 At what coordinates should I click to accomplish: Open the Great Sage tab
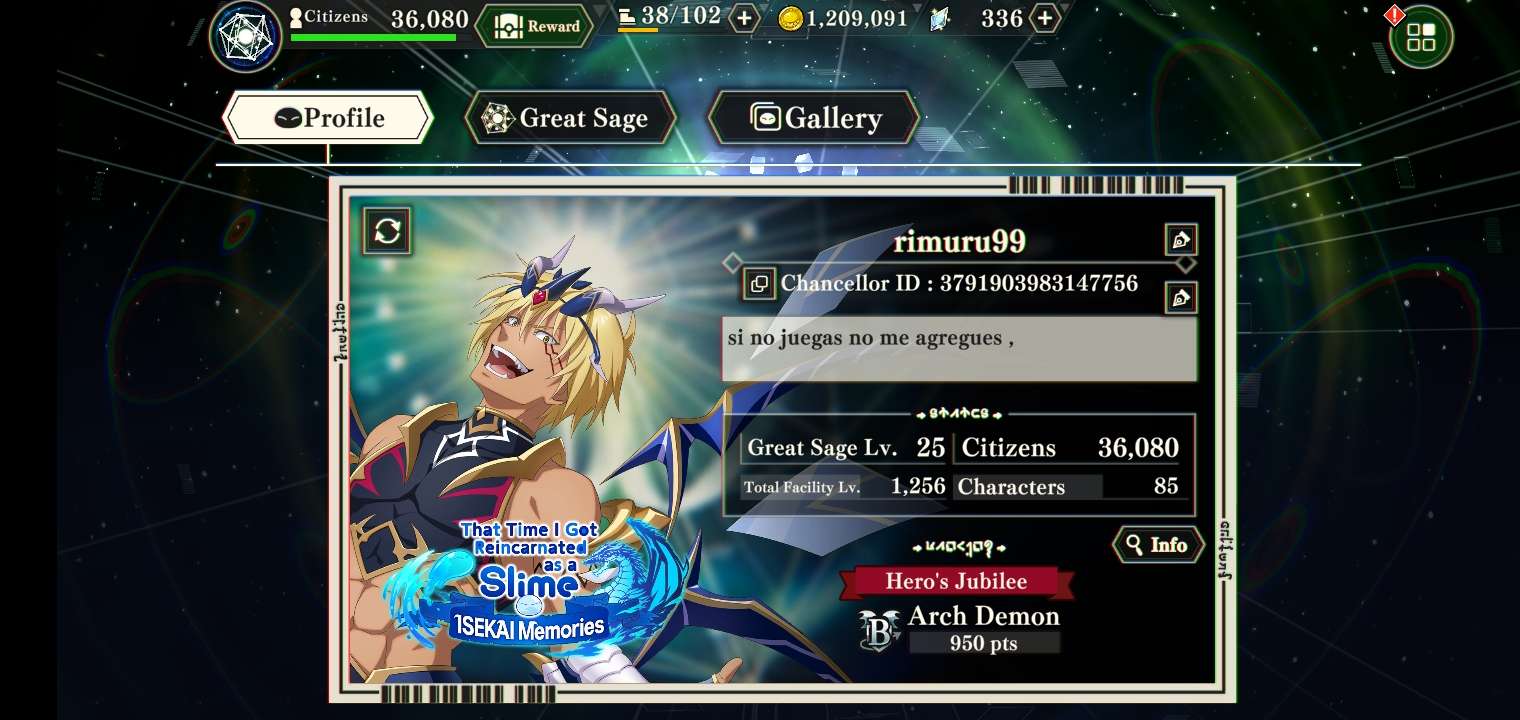(x=570, y=118)
